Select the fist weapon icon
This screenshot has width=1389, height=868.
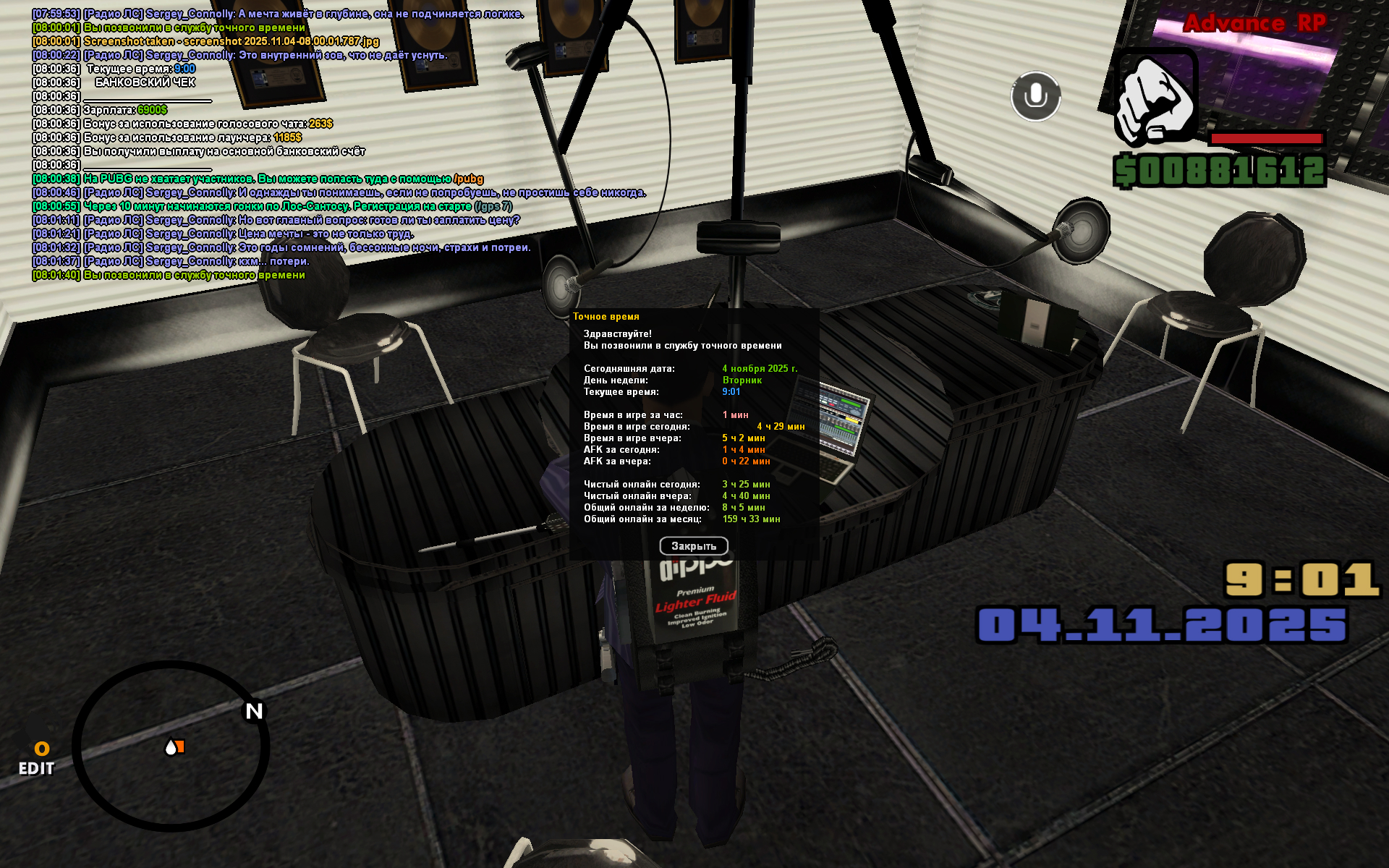coord(1155,98)
